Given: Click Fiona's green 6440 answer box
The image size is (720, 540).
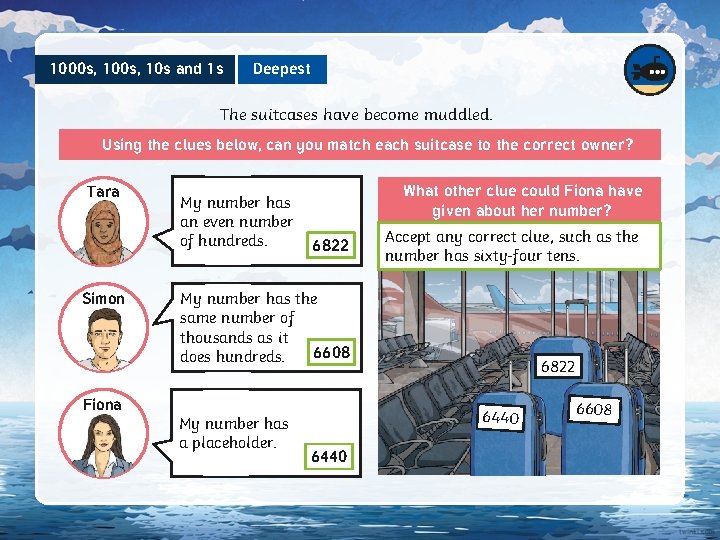Looking at the screenshot, I should (329, 456).
